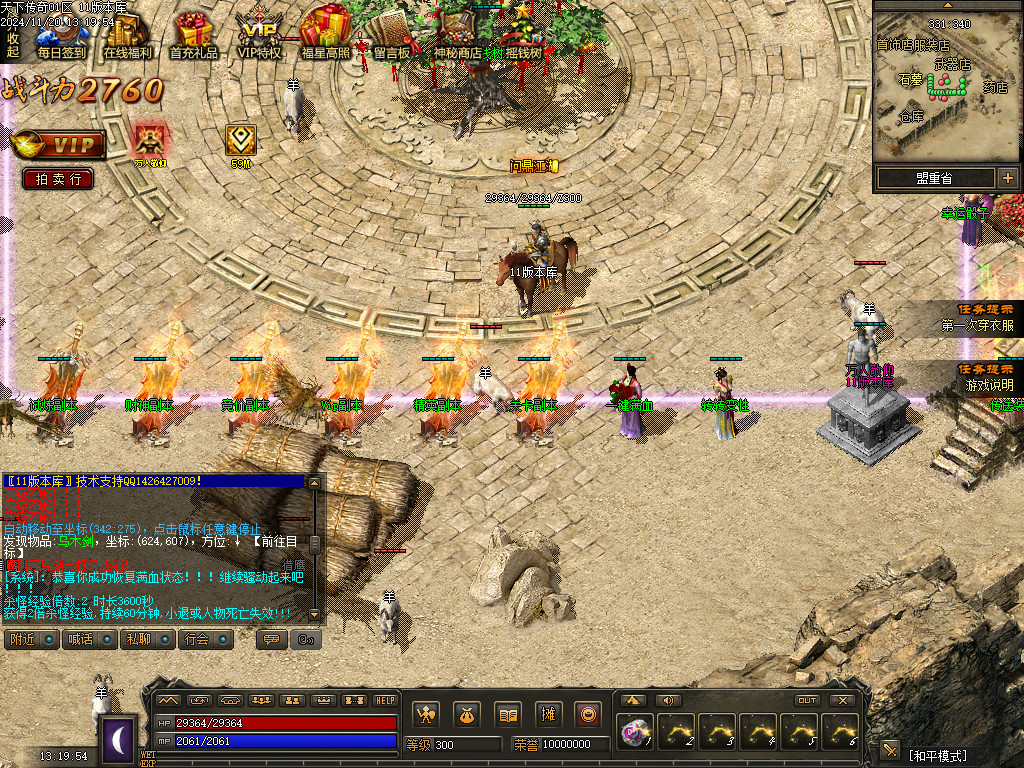Open the bag pouch icon
Screen dimensions: 1024x768
467,715
